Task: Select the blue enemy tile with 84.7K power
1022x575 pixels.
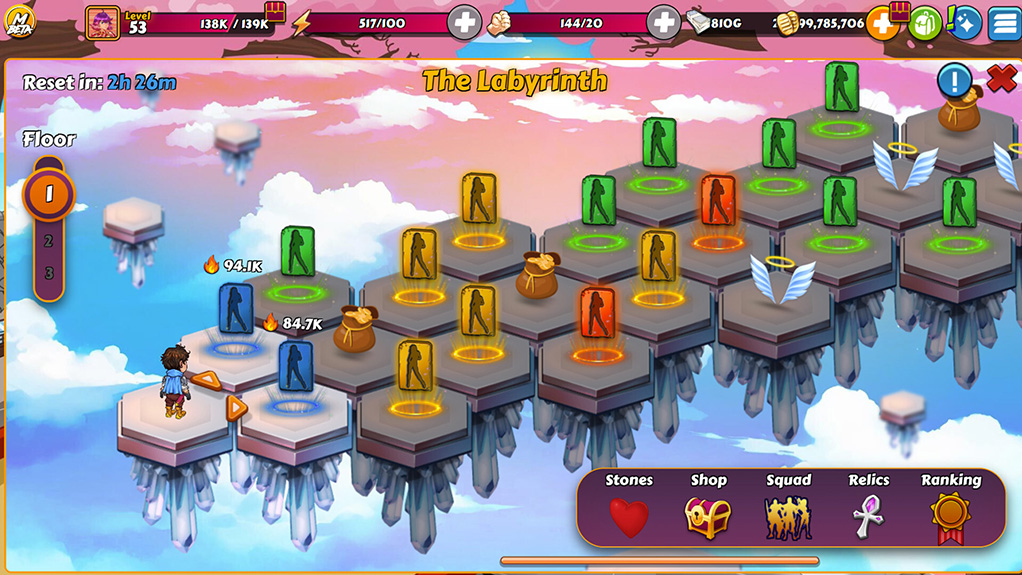Action: click(295, 367)
